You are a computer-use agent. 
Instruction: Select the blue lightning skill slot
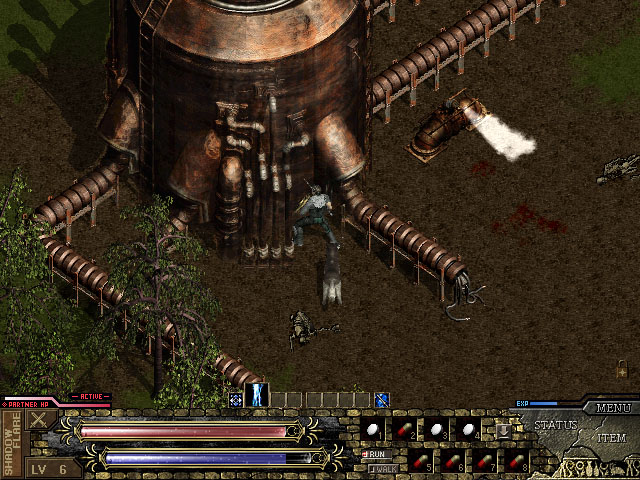pyautogui.click(x=257, y=394)
